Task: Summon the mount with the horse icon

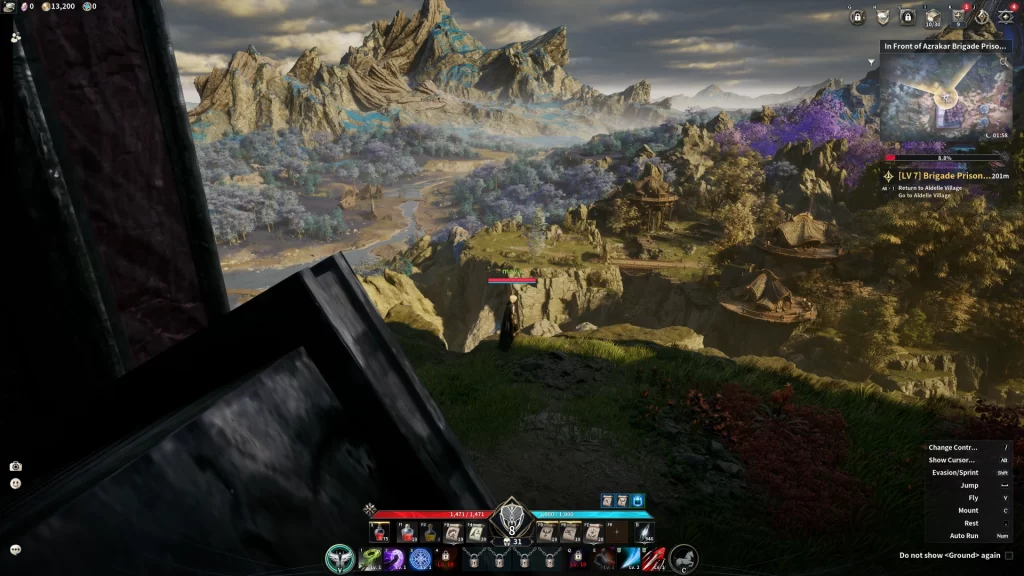Action: (684, 558)
